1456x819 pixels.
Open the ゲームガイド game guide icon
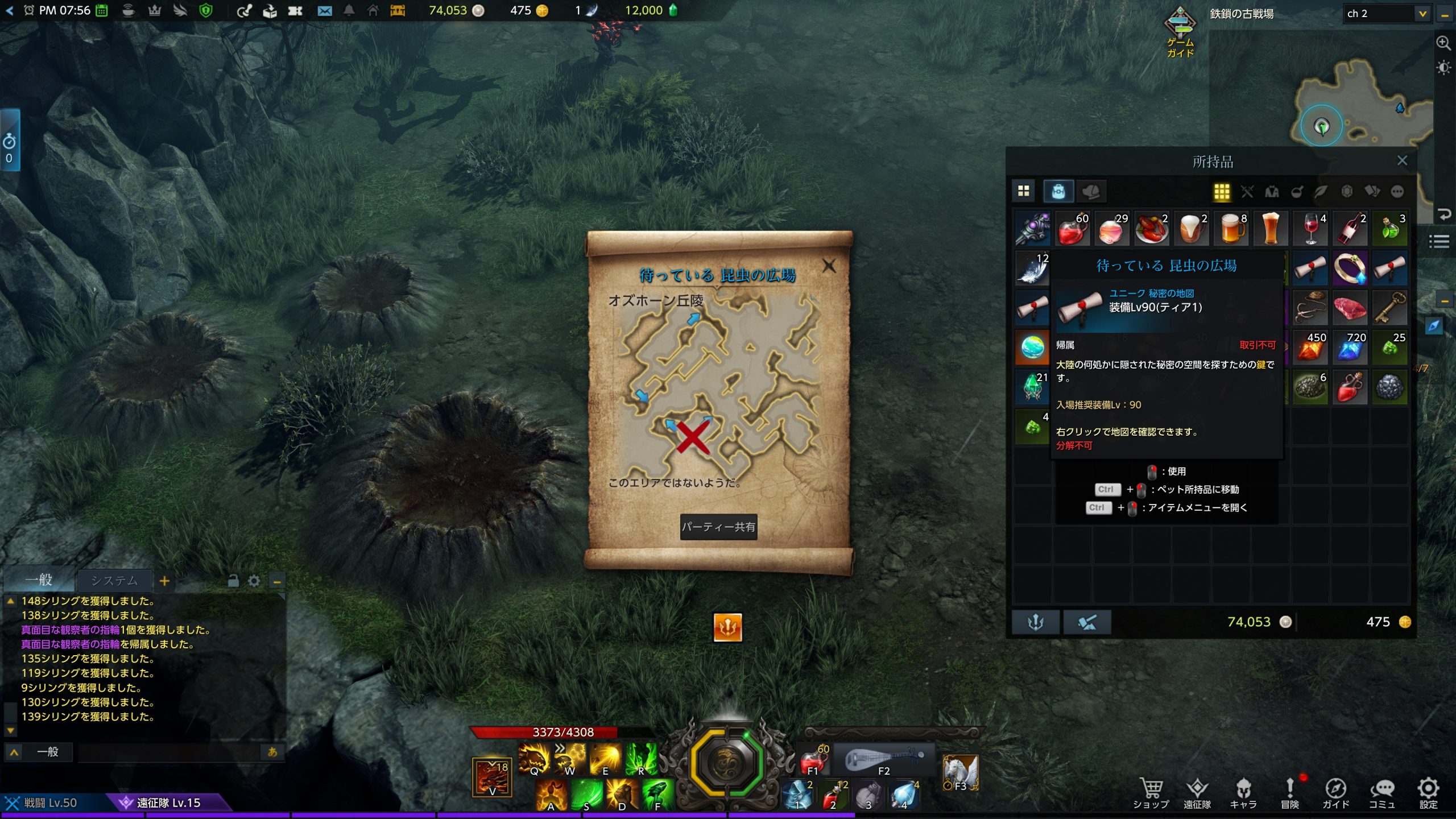coord(1180,32)
